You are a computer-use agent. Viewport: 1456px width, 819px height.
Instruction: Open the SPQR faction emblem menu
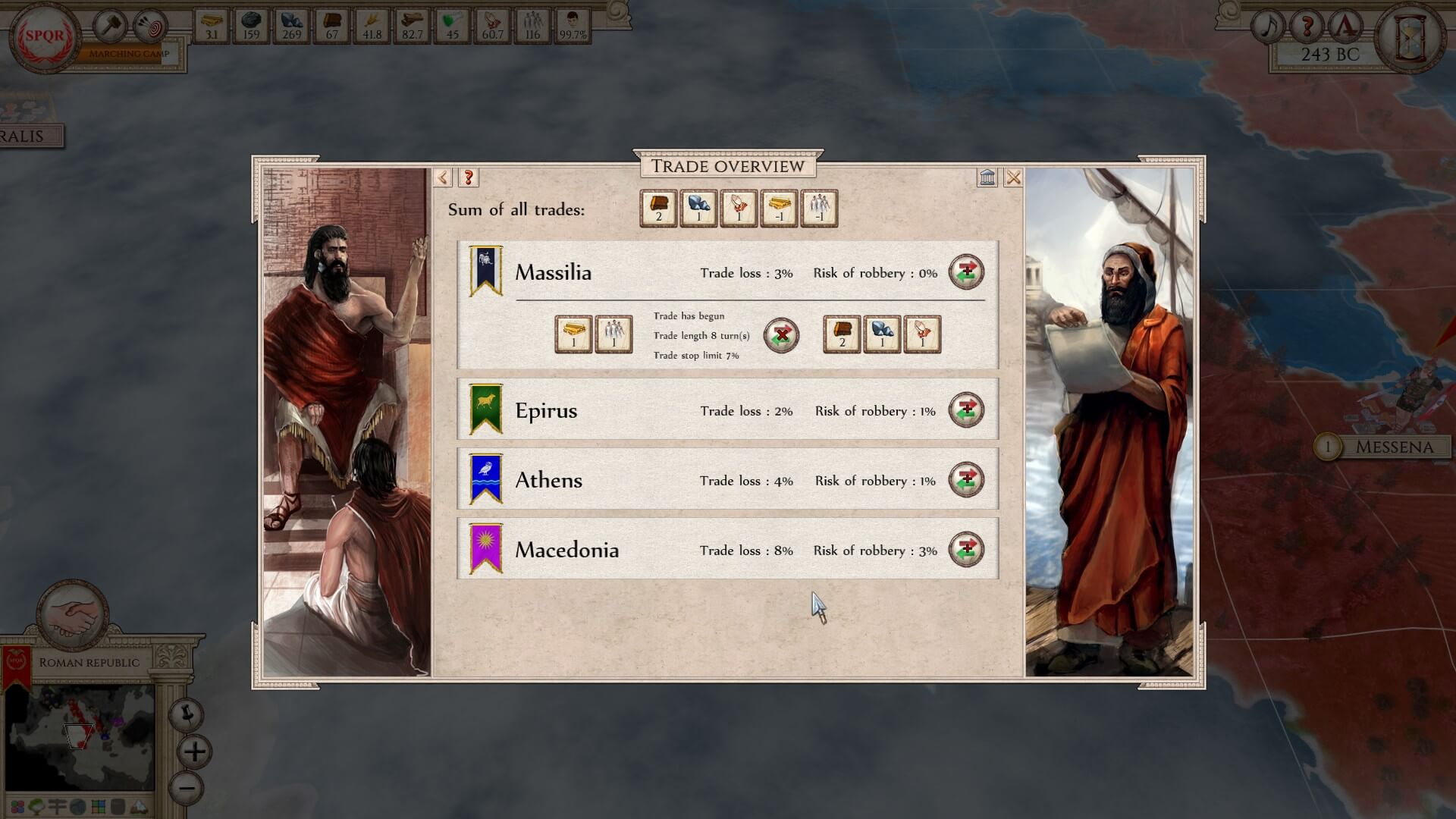coord(45,36)
